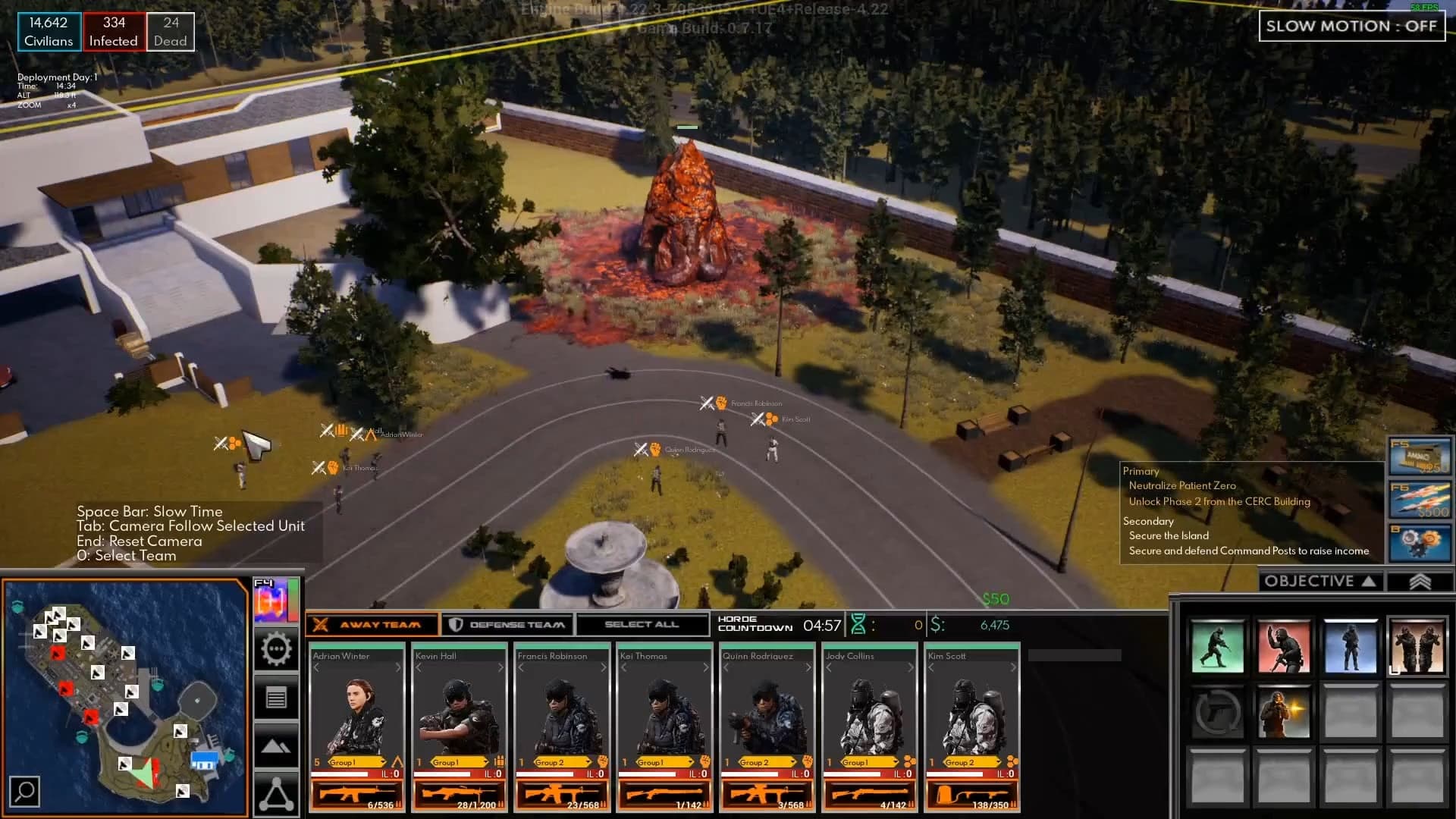
Task: Open the gear settings button
Action: click(x=276, y=650)
